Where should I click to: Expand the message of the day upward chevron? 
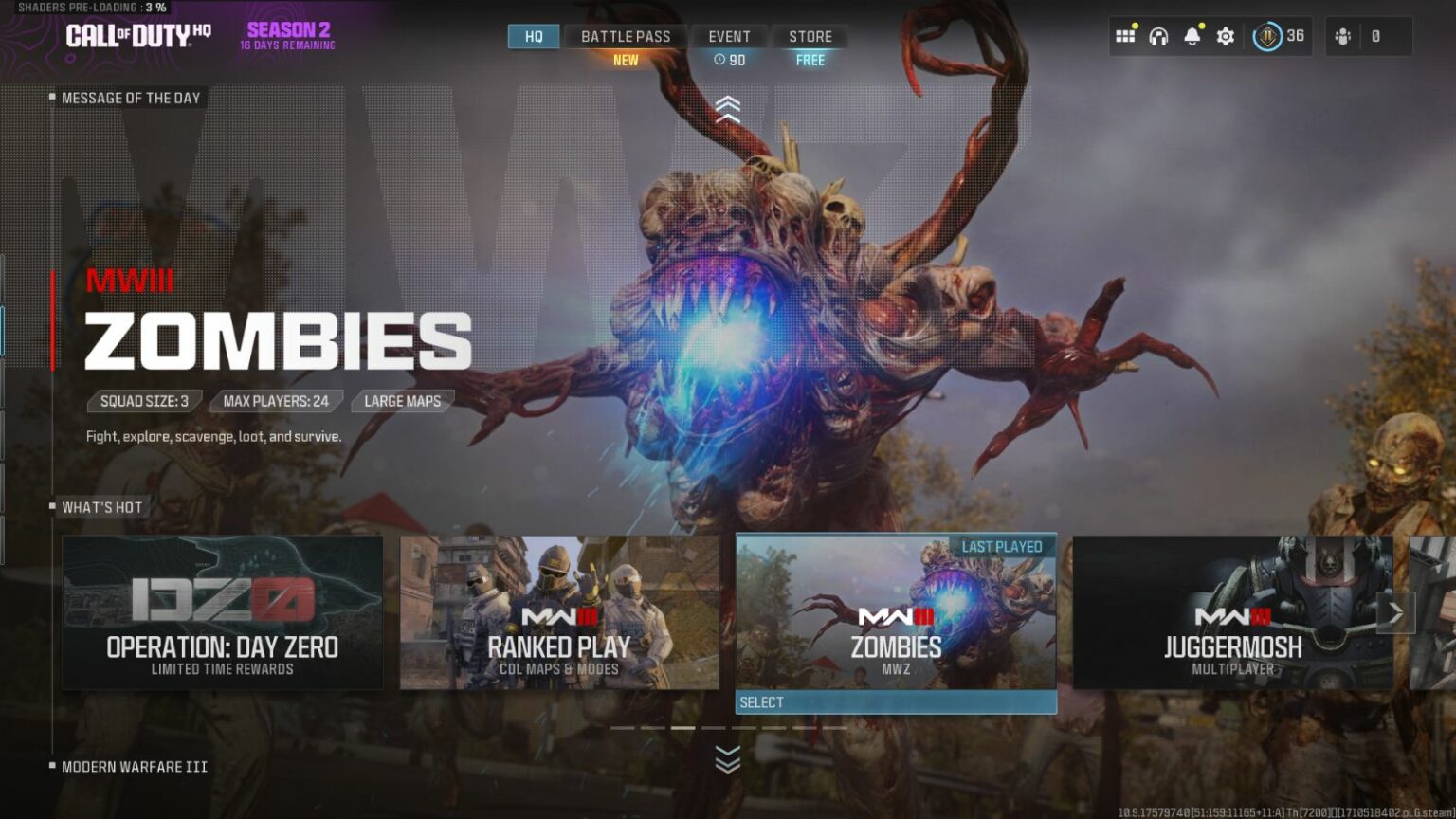click(729, 107)
